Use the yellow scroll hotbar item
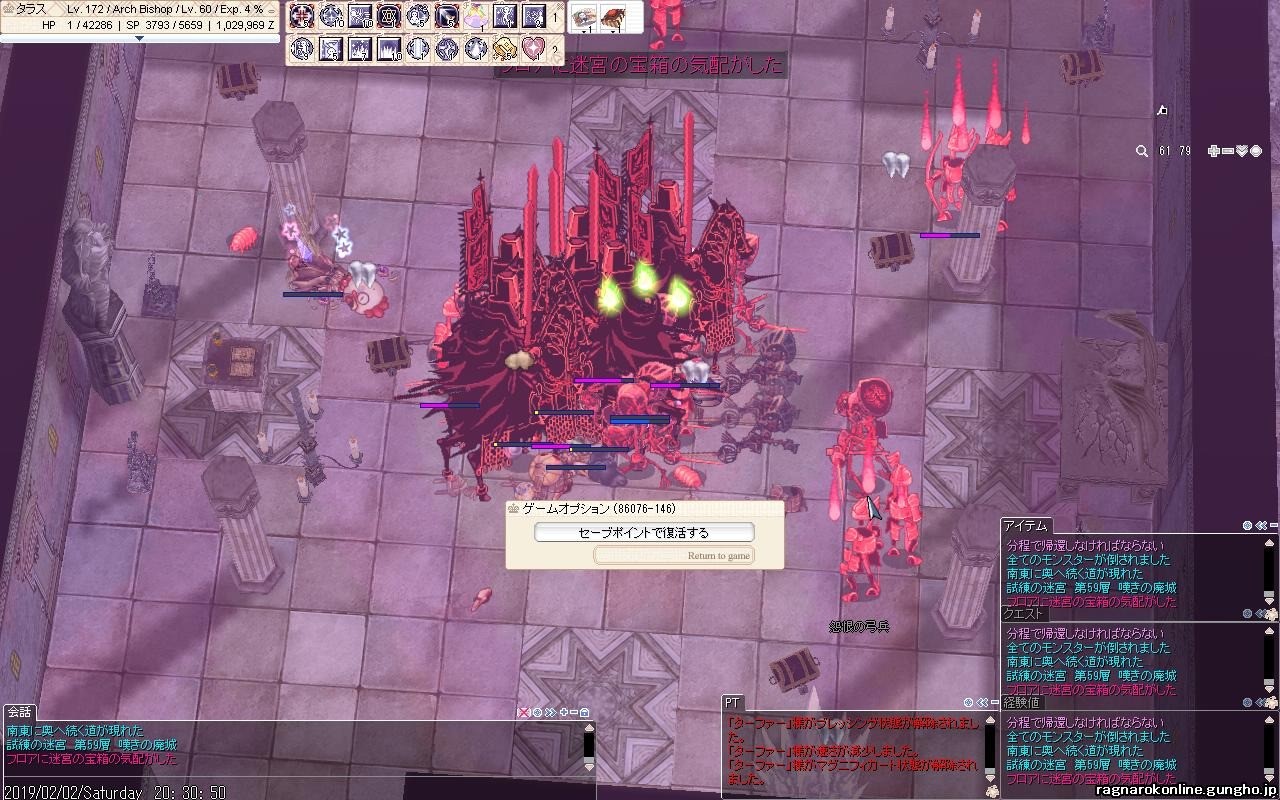This screenshot has width=1280, height=800. (x=504, y=48)
